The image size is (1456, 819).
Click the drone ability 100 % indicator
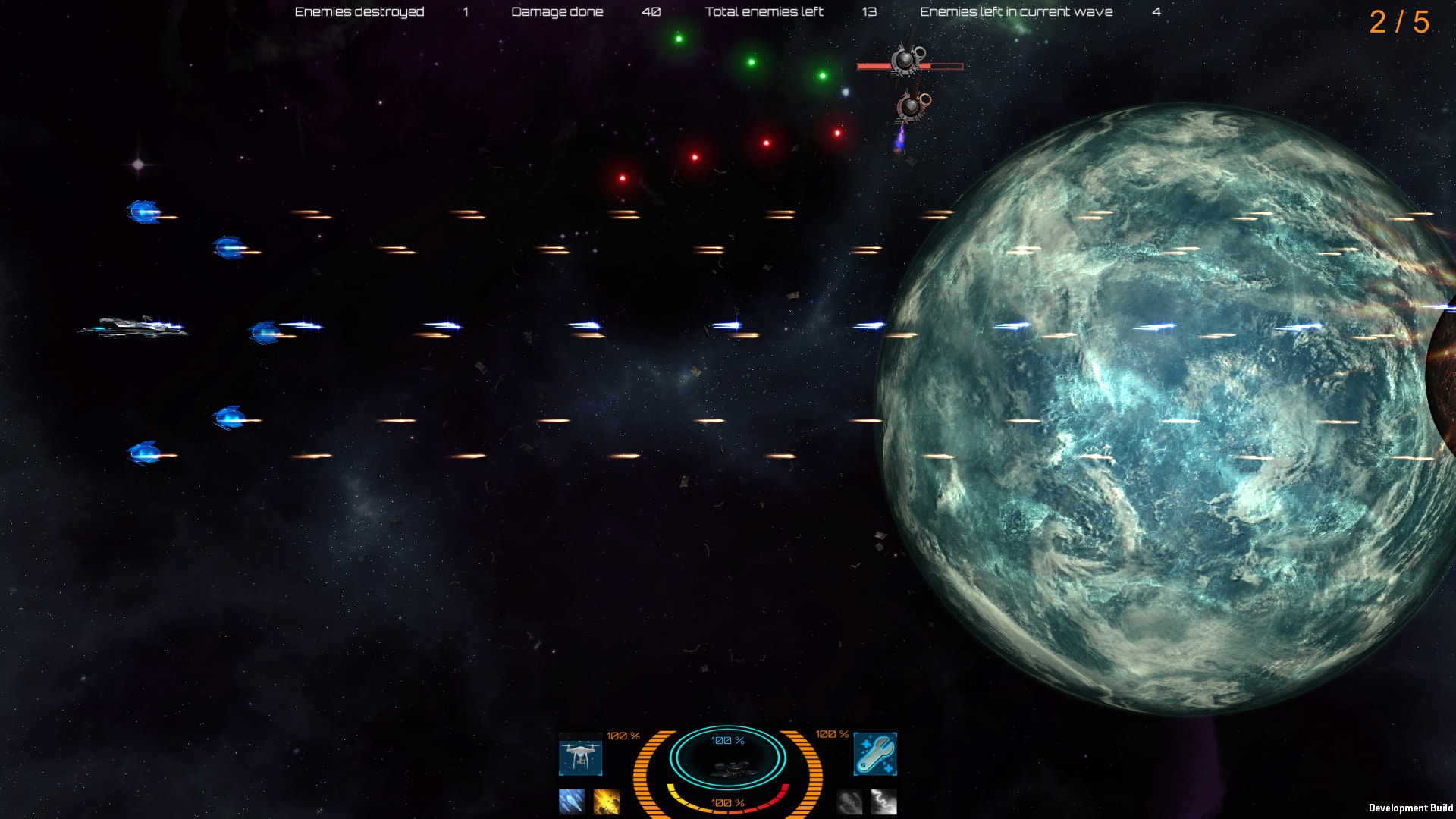622,734
